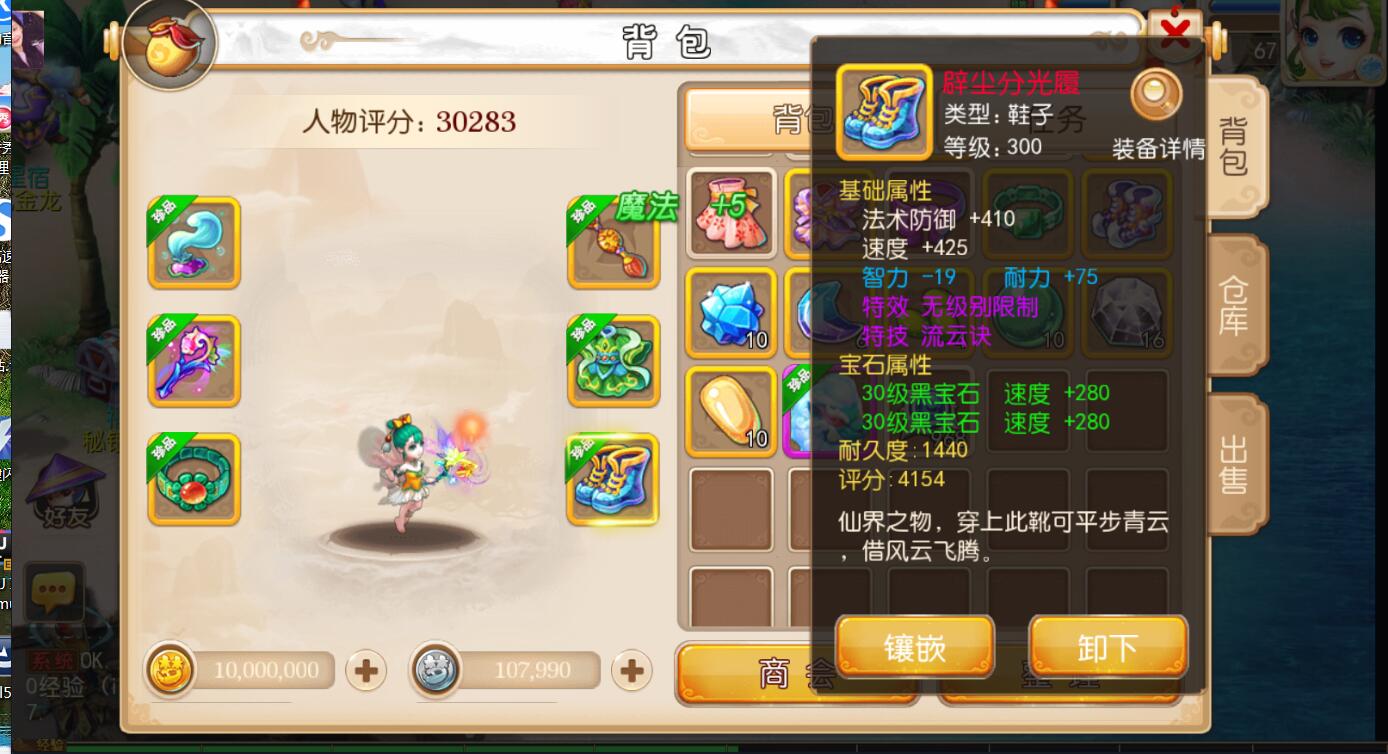
Task: Click the equipped blue boots 珍品 icon
Action: click(x=613, y=479)
